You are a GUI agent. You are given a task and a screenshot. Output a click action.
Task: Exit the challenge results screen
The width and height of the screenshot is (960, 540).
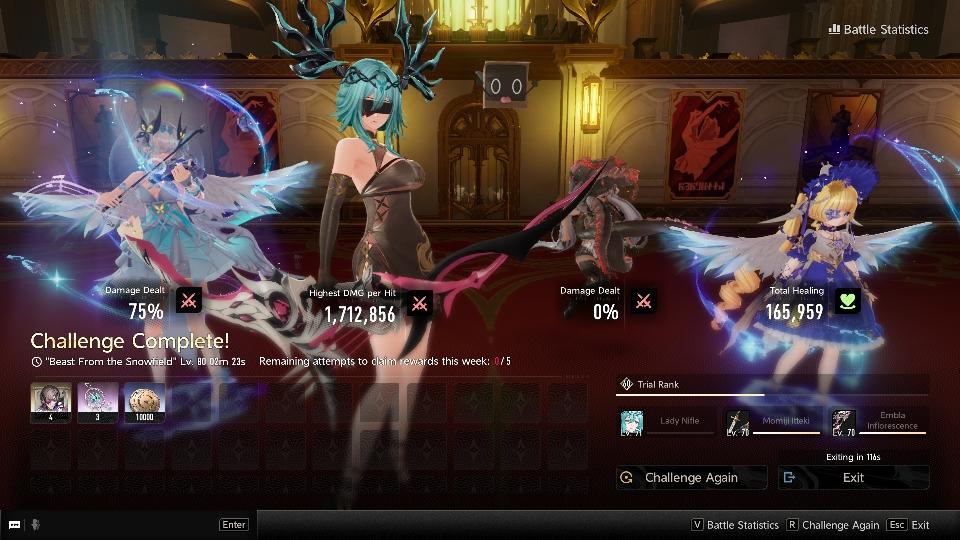coord(853,478)
